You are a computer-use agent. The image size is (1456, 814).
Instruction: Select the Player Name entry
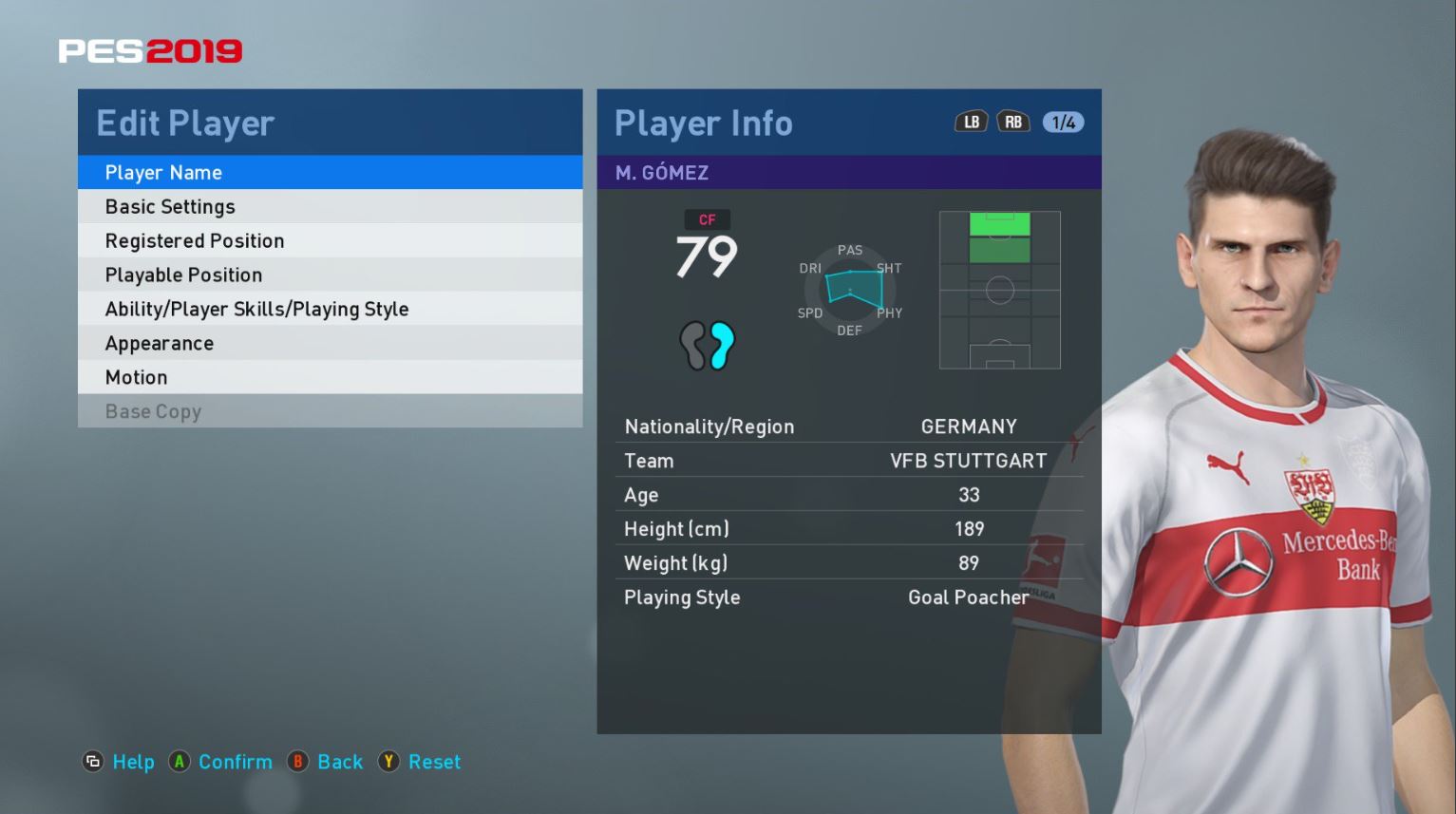coord(330,173)
